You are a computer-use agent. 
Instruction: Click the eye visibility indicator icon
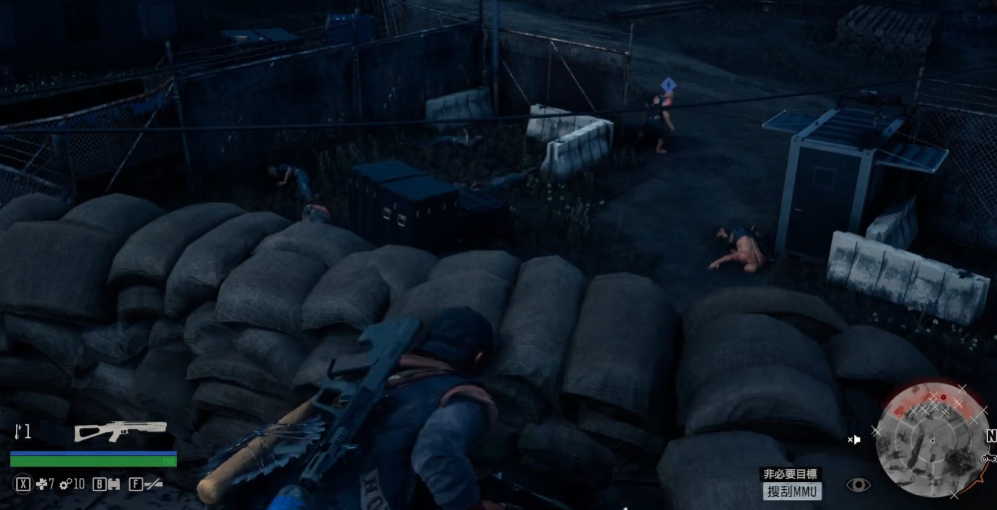pos(857,485)
